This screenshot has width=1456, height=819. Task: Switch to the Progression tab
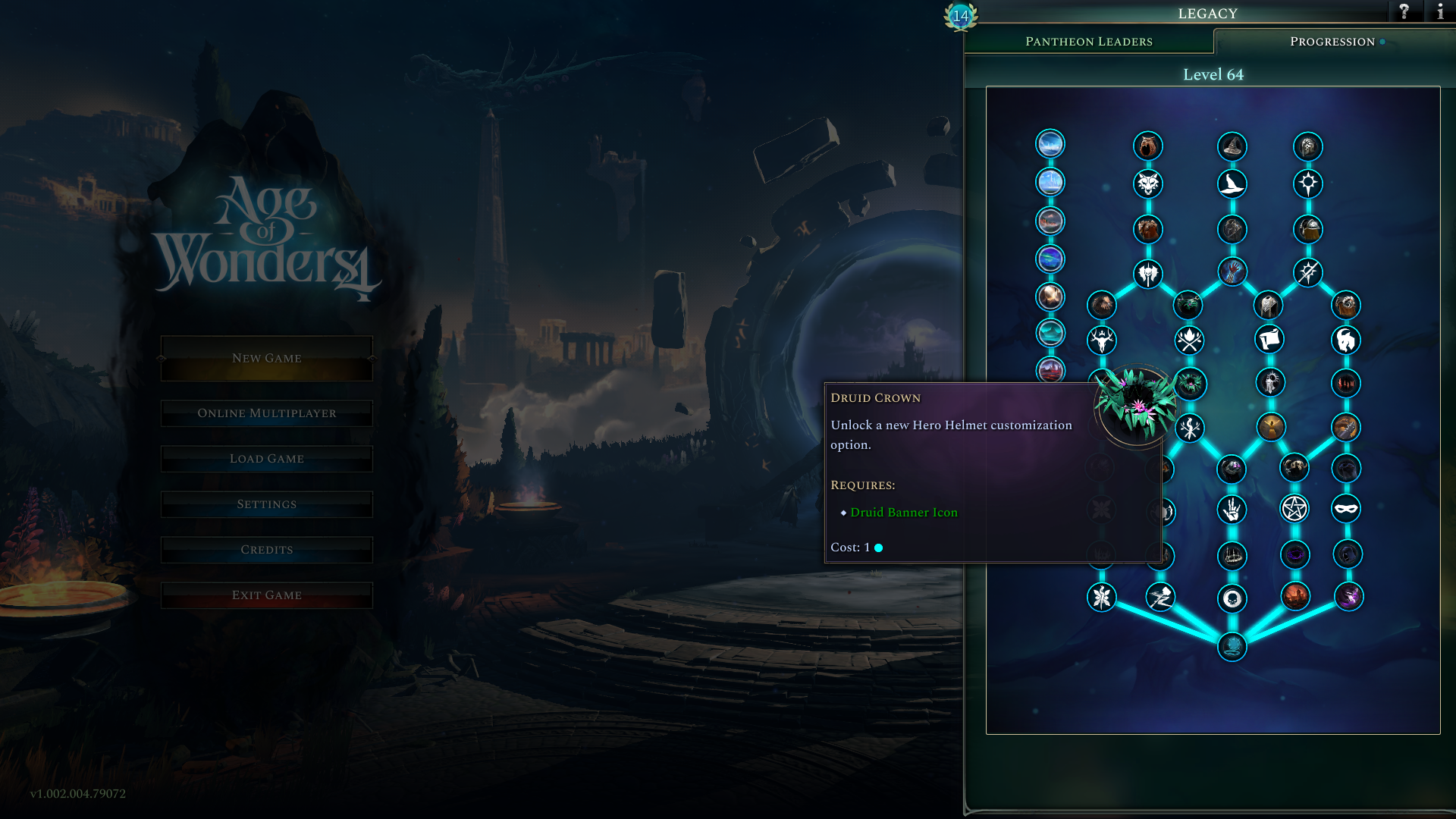(1333, 42)
